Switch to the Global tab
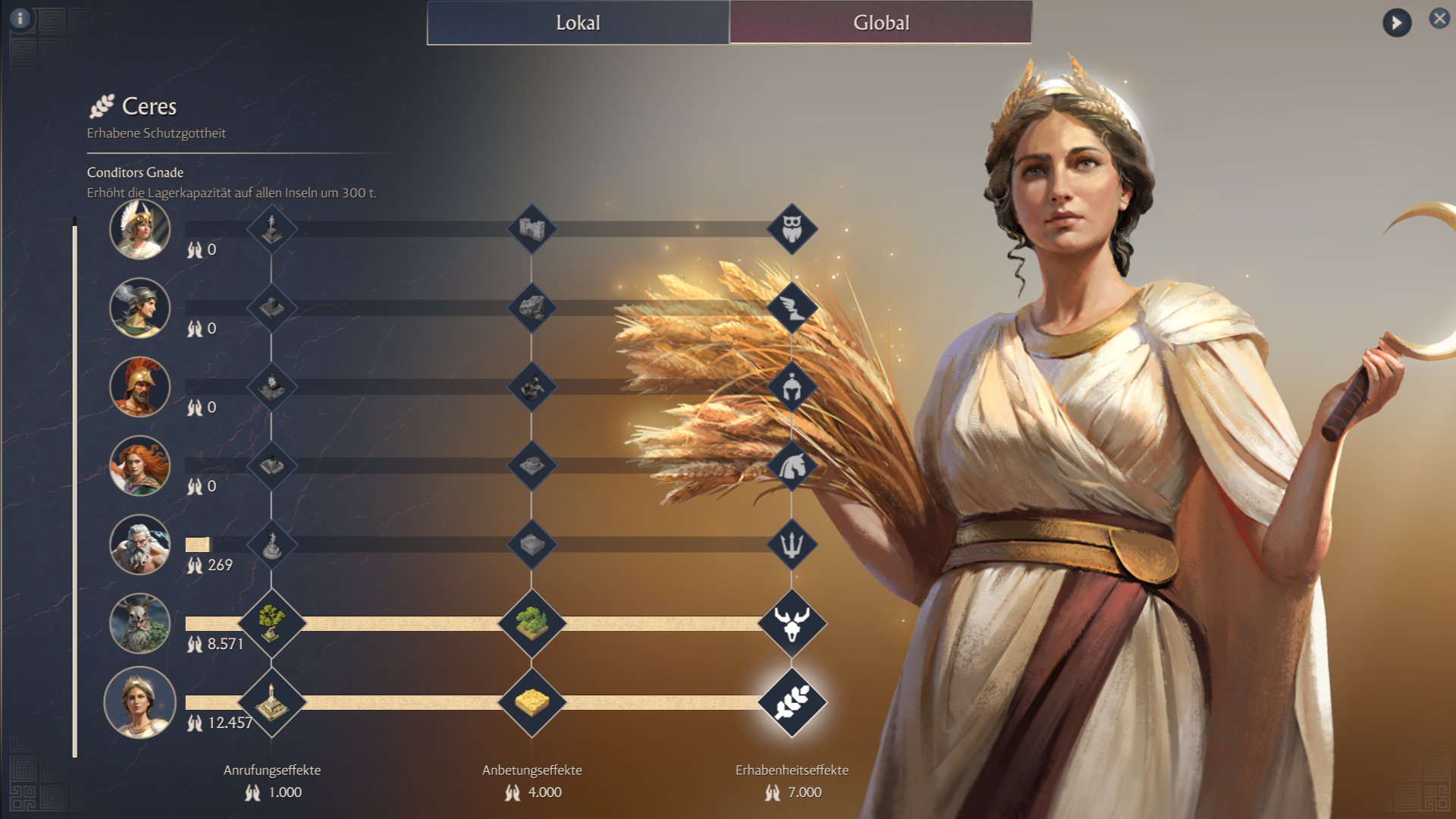 880,23
